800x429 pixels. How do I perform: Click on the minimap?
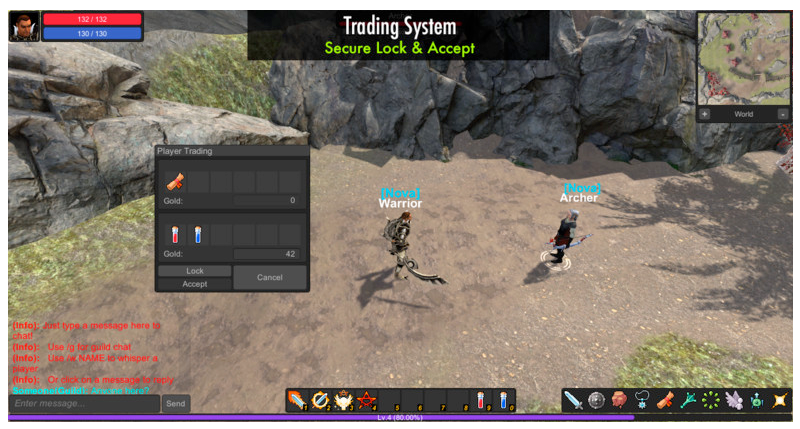pos(743,57)
